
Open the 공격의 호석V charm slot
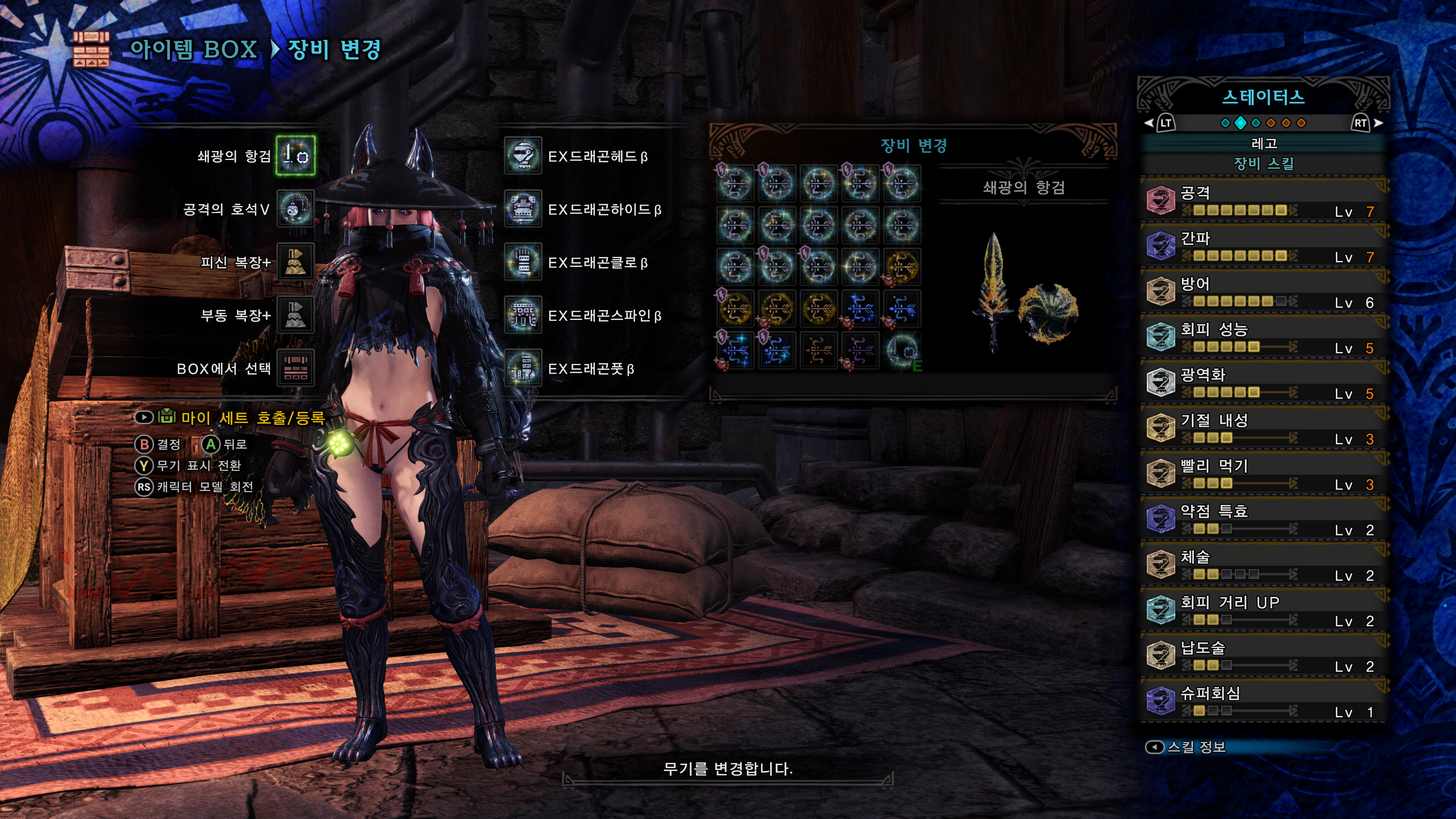click(x=295, y=209)
